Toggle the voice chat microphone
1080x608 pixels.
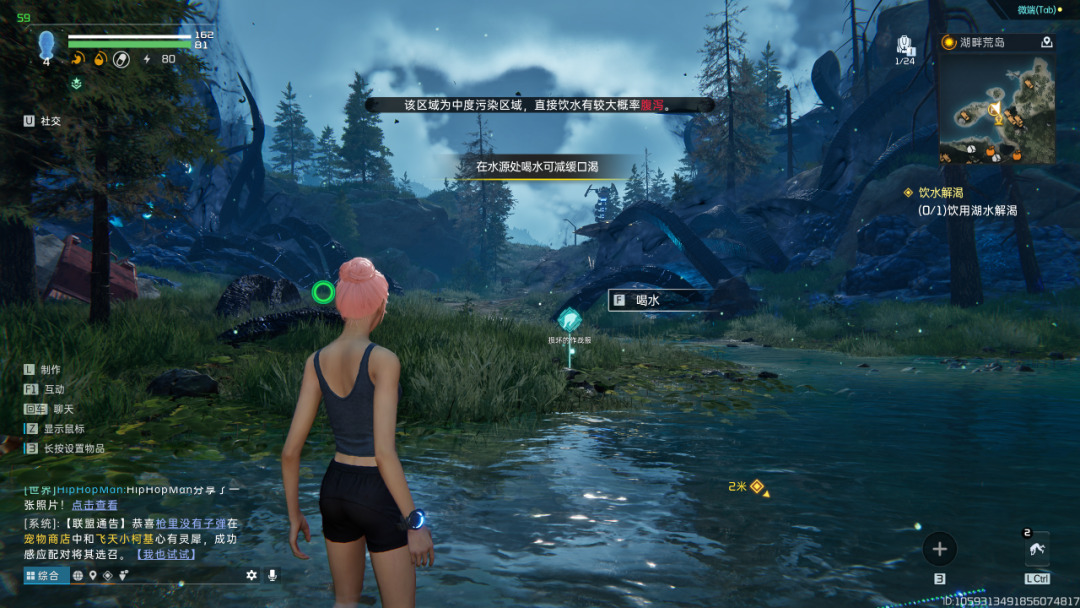(270, 575)
